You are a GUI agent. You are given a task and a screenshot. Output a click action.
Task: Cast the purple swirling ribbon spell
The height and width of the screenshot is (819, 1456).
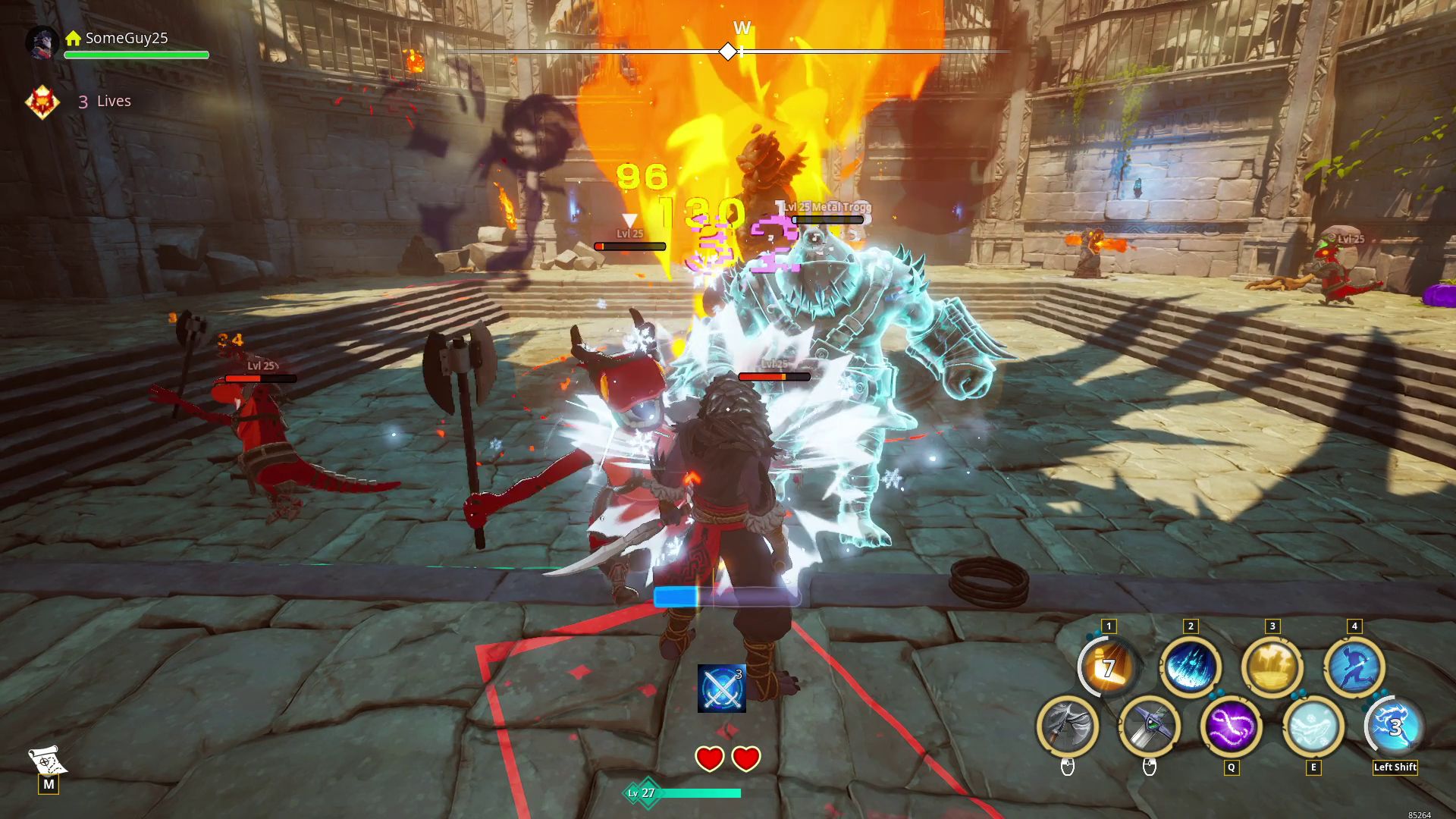1231,726
